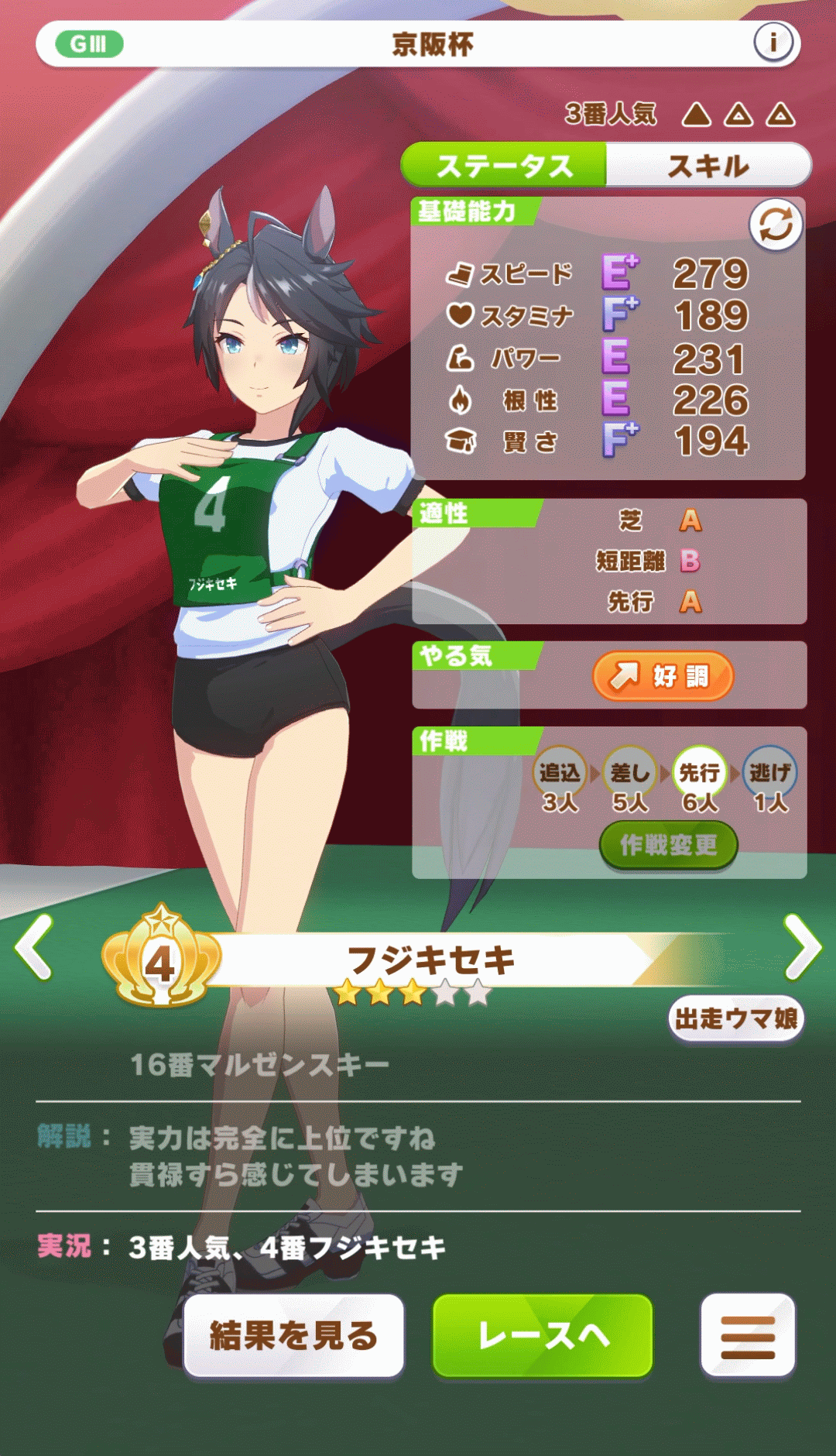Viewport: 836px width, 1456px height.
Task: Open the race info button for 京阪杯
Action: (773, 43)
